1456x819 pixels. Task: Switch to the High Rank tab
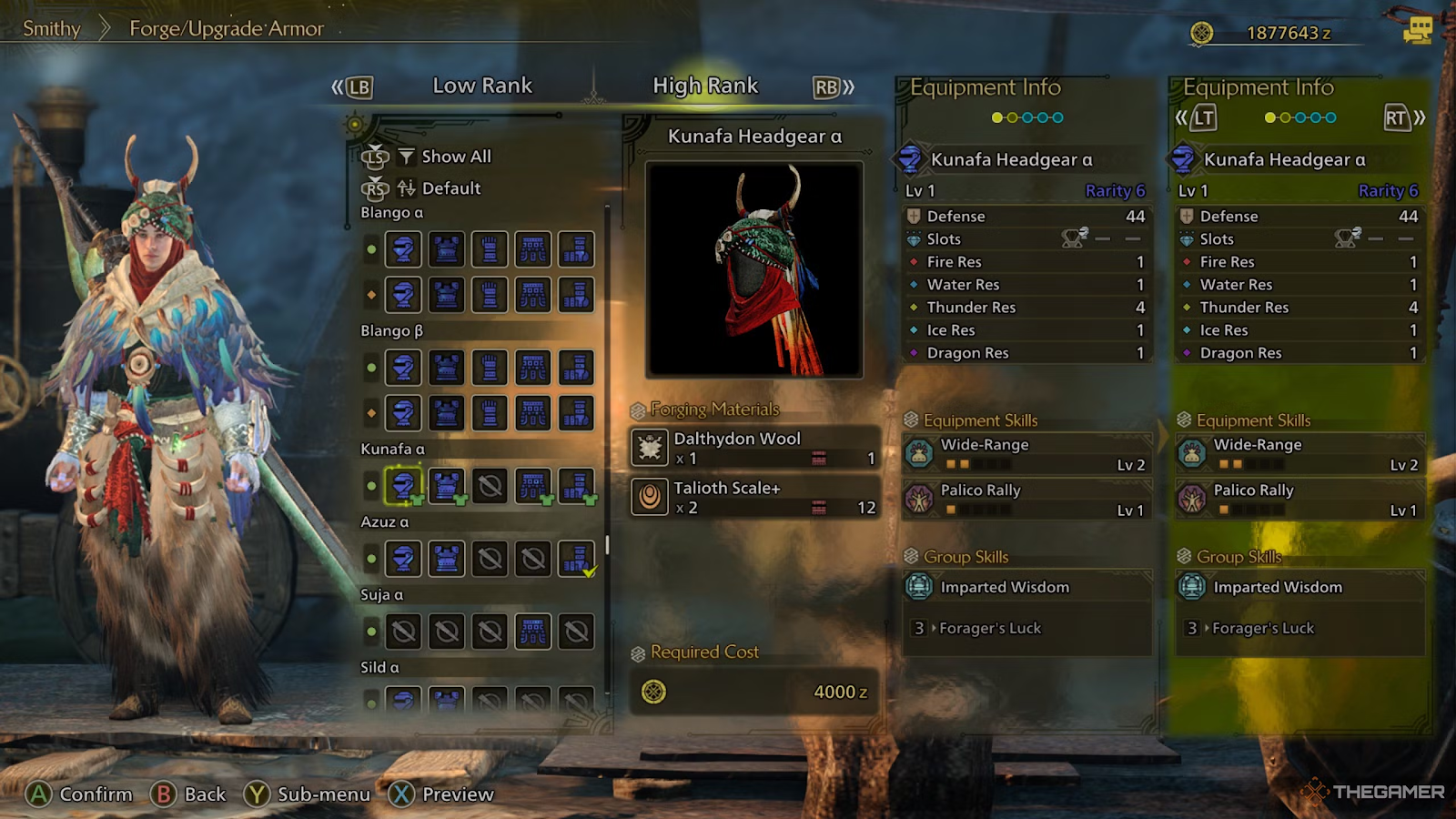pos(705,86)
